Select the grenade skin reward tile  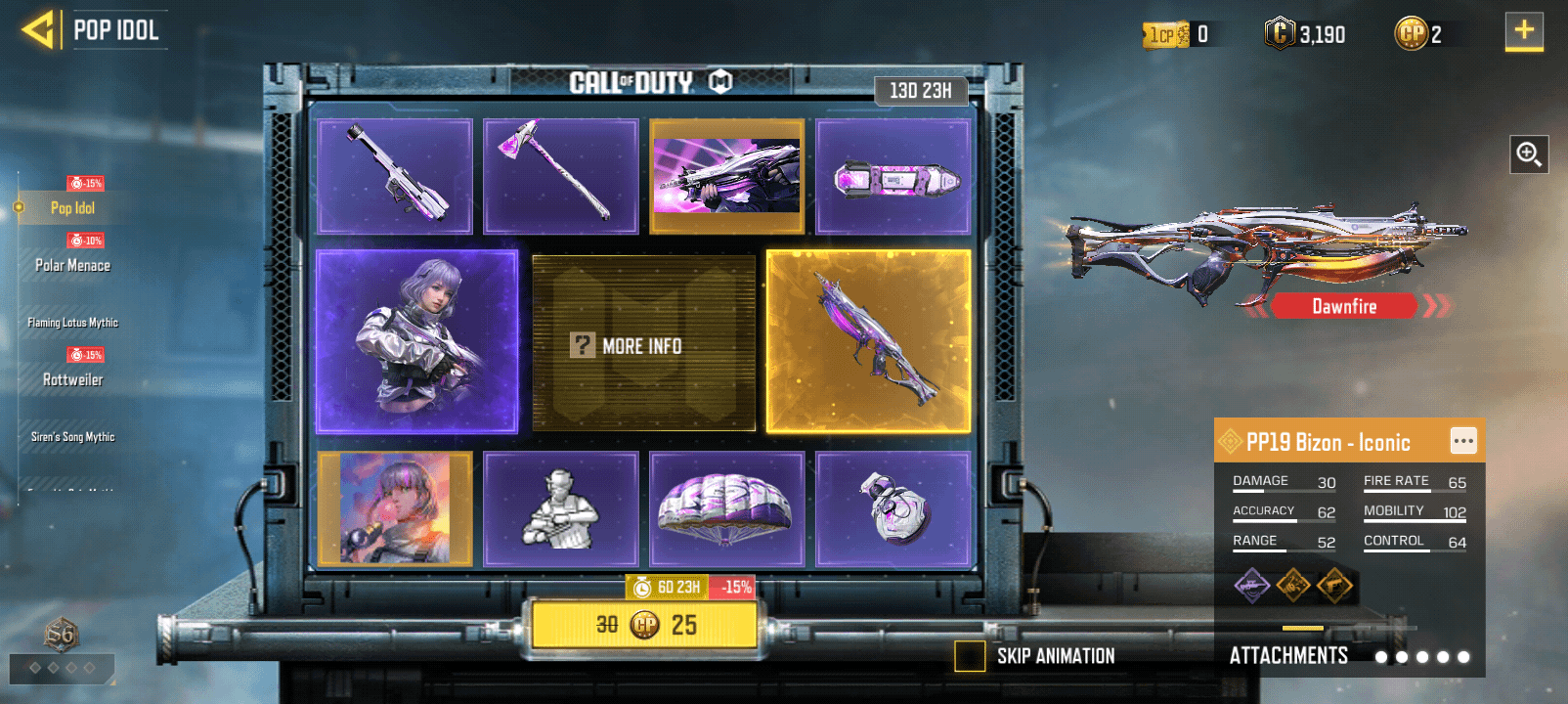tap(893, 508)
